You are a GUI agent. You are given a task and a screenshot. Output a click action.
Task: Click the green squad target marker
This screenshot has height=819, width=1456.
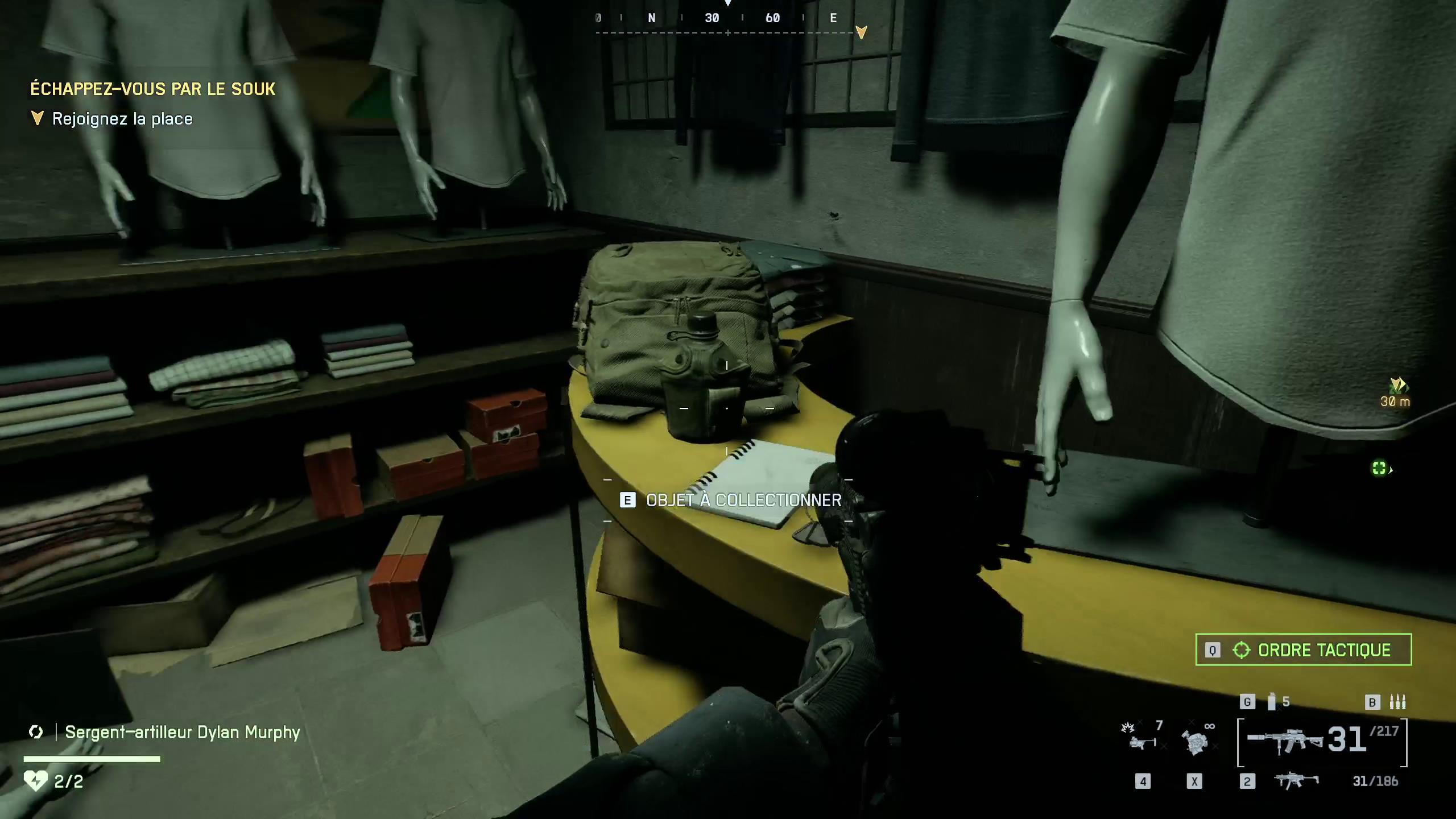click(1379, 468)
